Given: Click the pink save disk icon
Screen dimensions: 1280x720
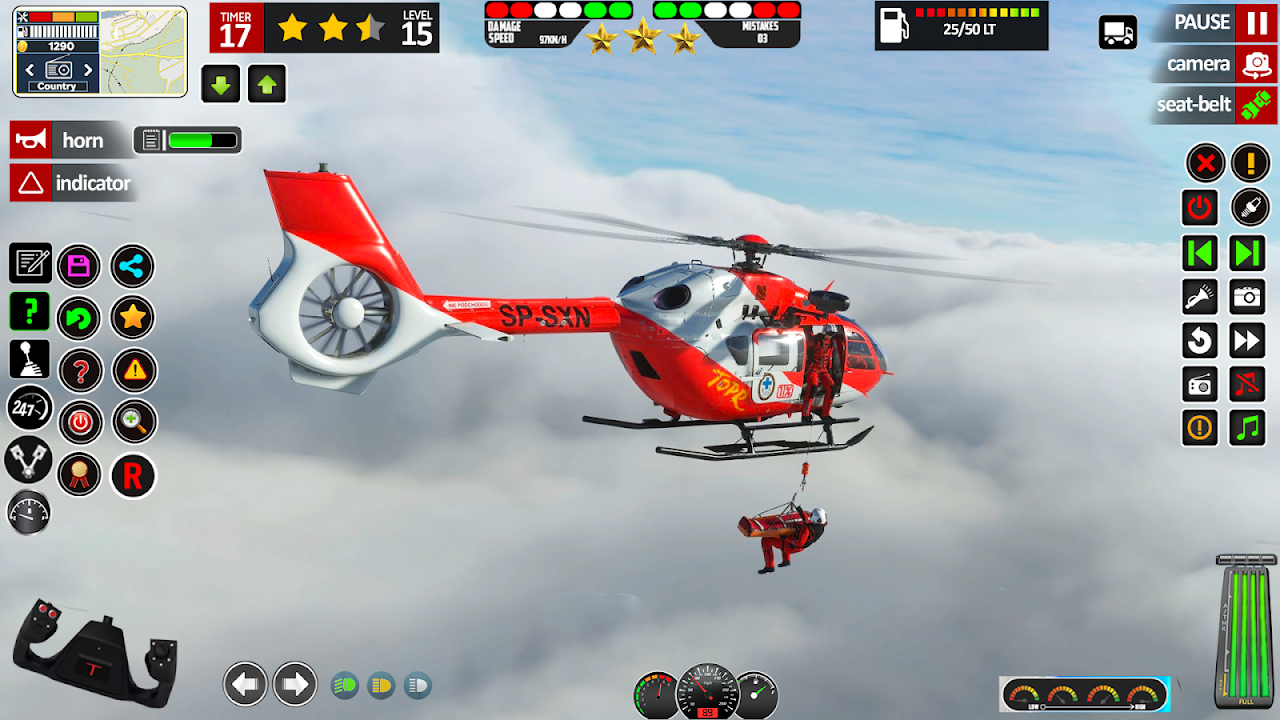Looking at the screenshot, I should [x=79, y=266].
